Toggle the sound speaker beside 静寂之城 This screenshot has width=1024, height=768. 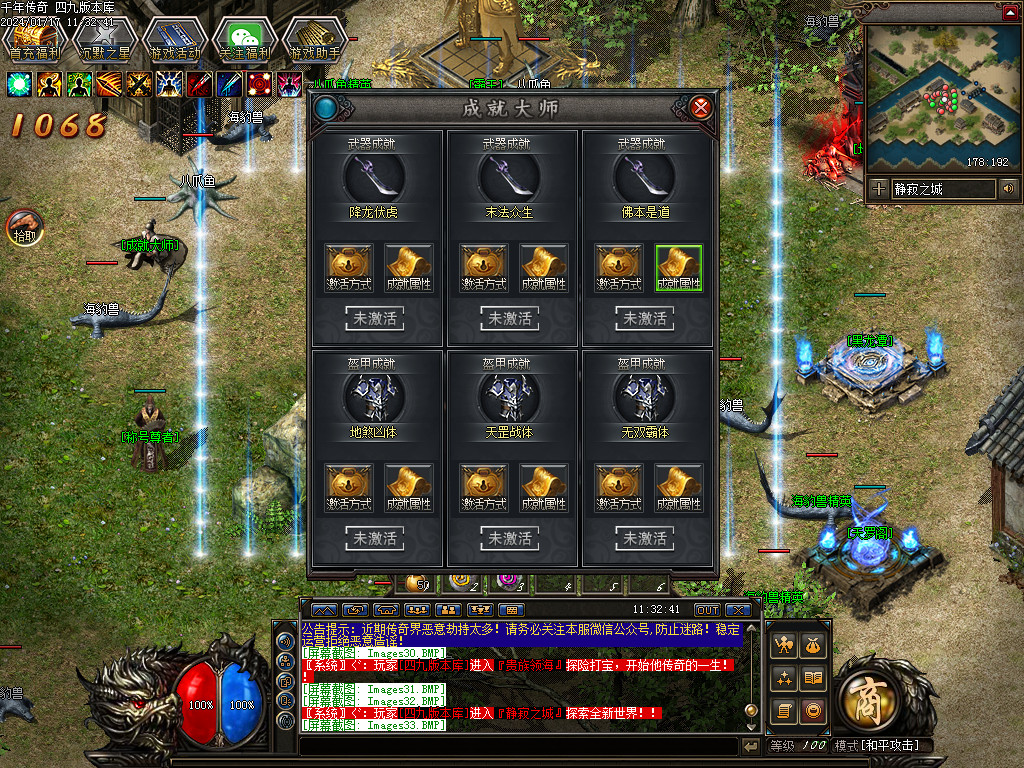click(1008, 188)
